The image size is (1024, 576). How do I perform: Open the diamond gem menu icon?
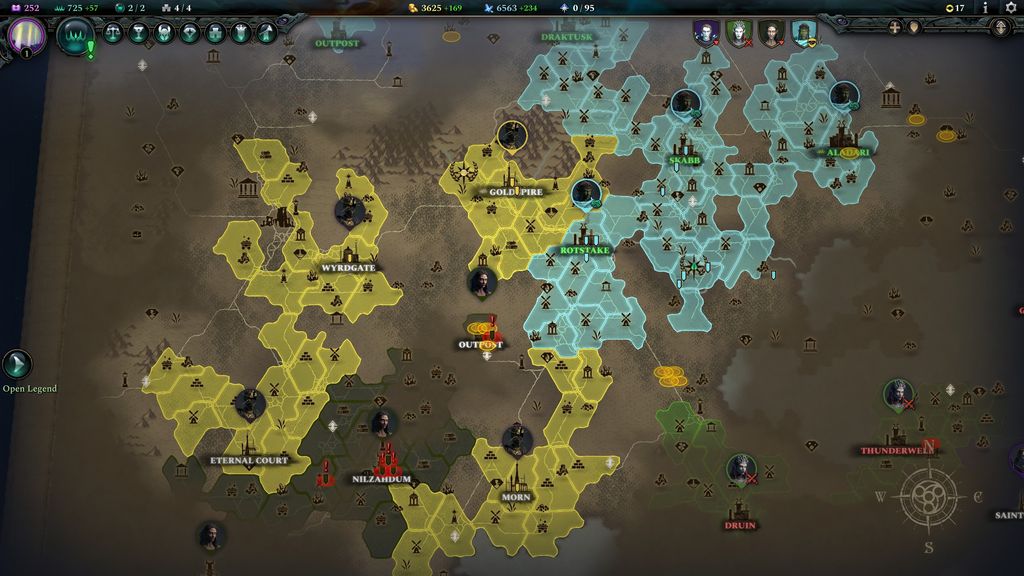click(190, 33)
